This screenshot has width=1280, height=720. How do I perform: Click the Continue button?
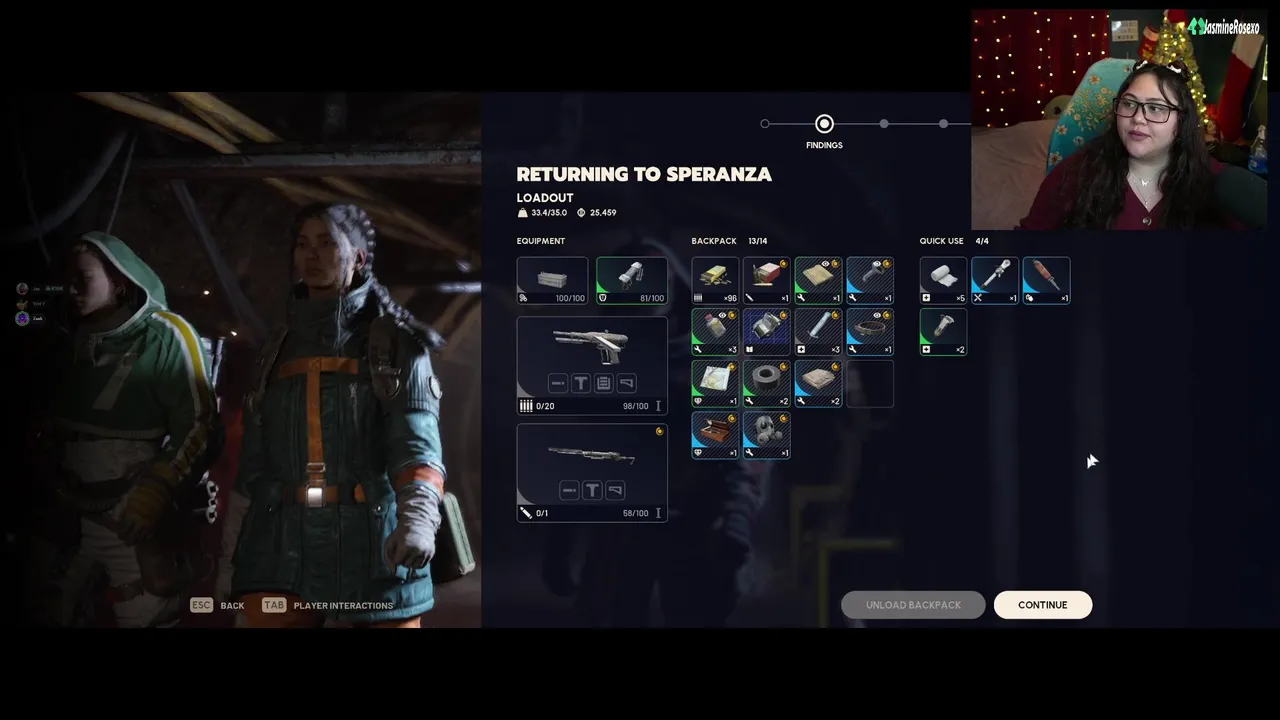[x=1042, y=605]
